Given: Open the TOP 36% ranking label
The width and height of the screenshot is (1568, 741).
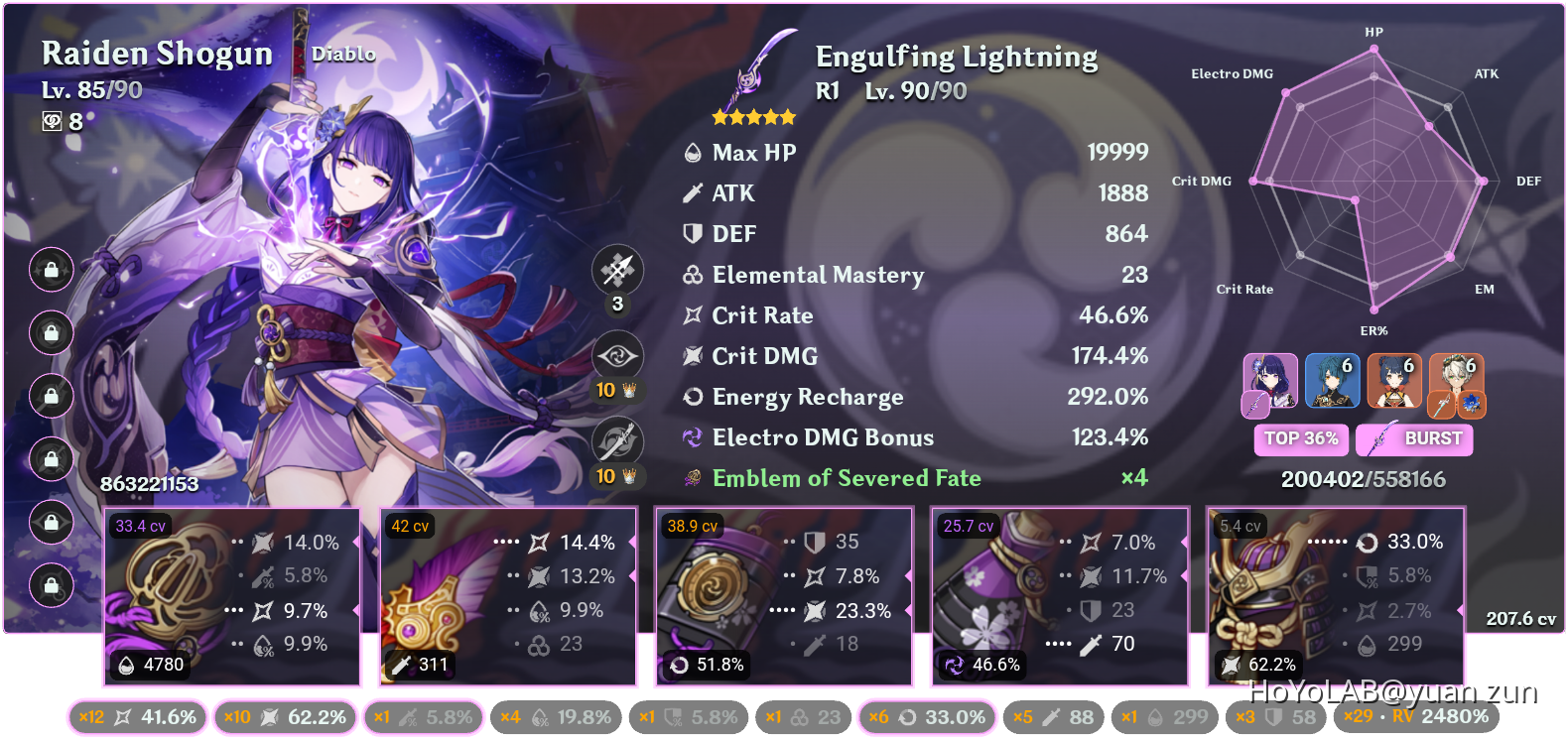Looking at the screenshot, I should [x=1301, y=439].
